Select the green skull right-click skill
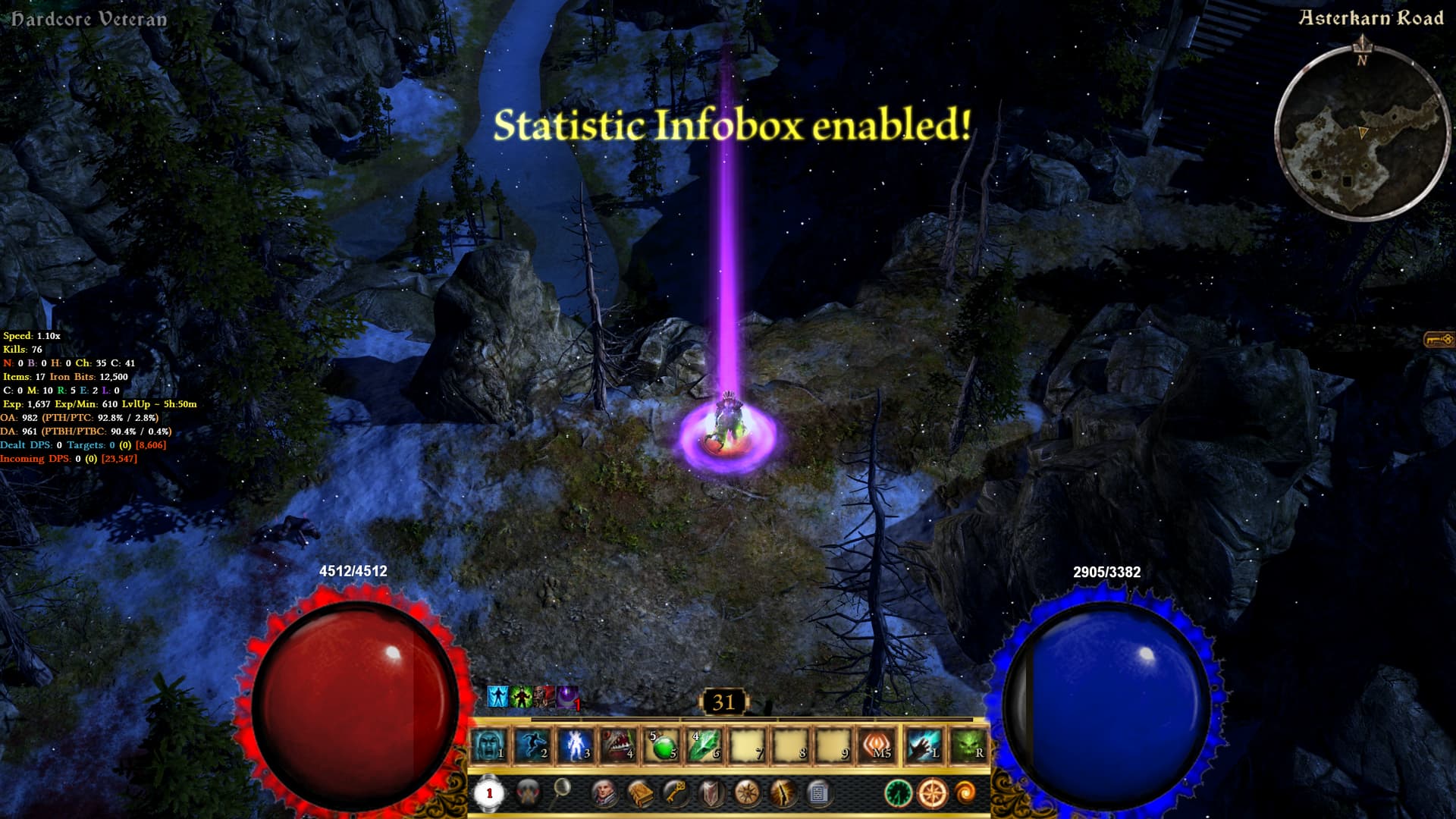Screen dimensions: 1456x819 click(968, 745)
